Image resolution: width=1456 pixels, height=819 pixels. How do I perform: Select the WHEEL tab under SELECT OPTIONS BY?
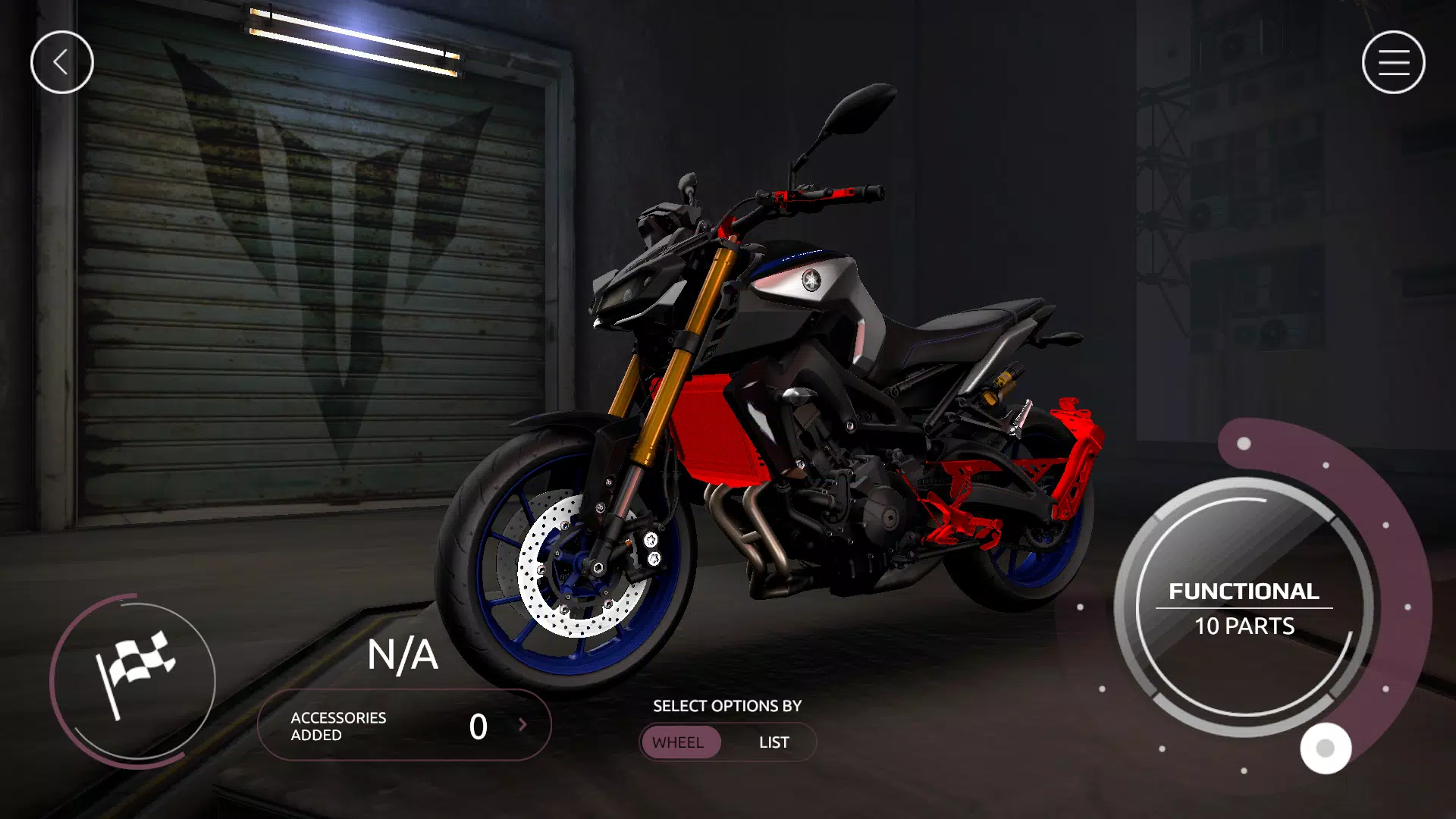(x=680, y=742)
